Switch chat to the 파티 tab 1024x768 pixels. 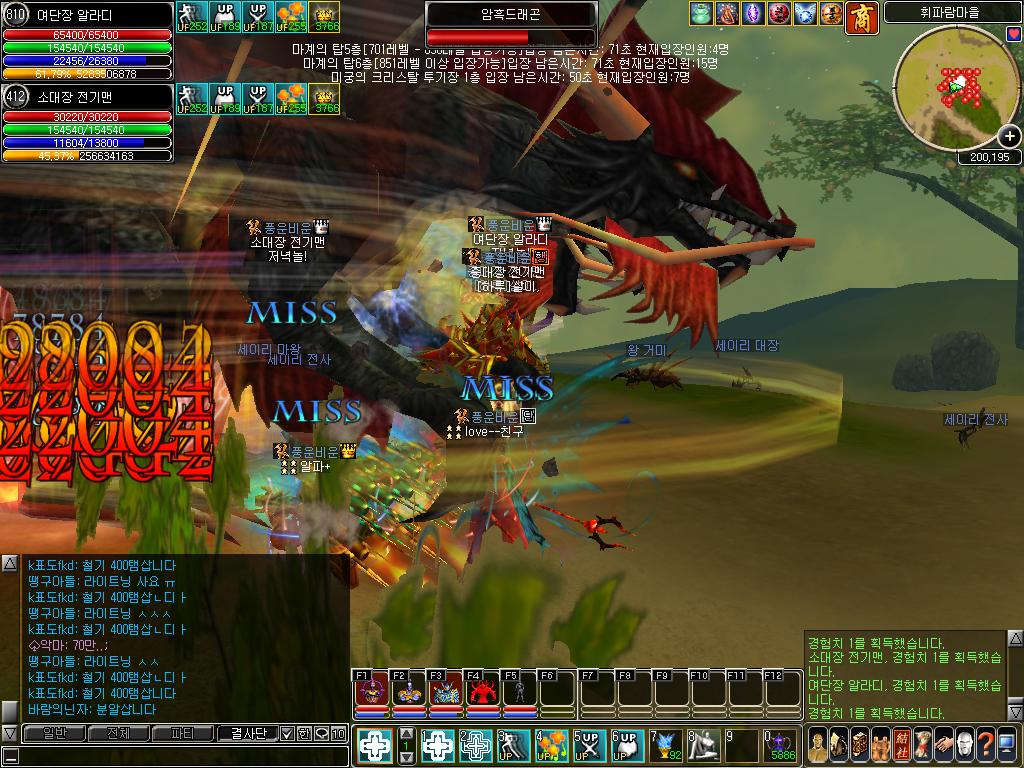click(183, 733)
